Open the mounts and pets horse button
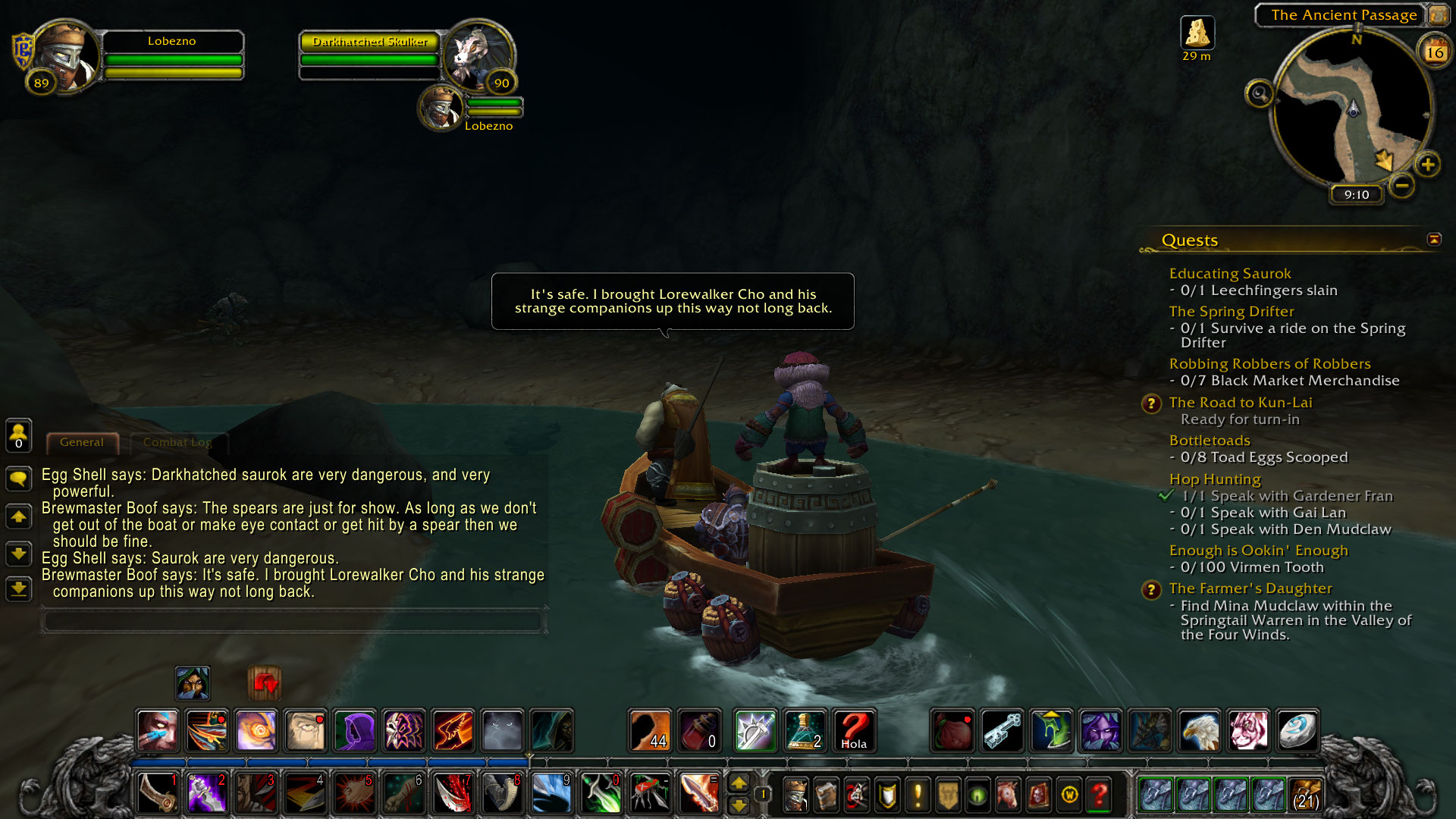Screen dimensions: 1456x819 click(x=1008, y=795)
